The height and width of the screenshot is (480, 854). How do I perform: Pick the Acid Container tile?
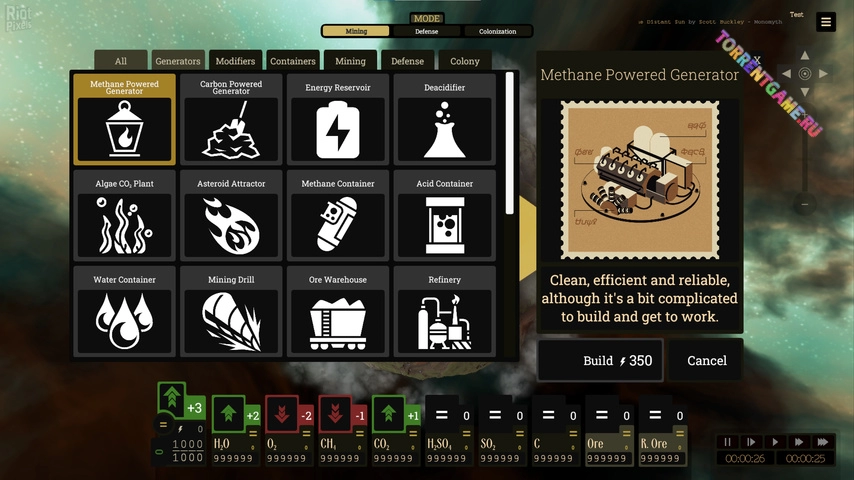444,215
